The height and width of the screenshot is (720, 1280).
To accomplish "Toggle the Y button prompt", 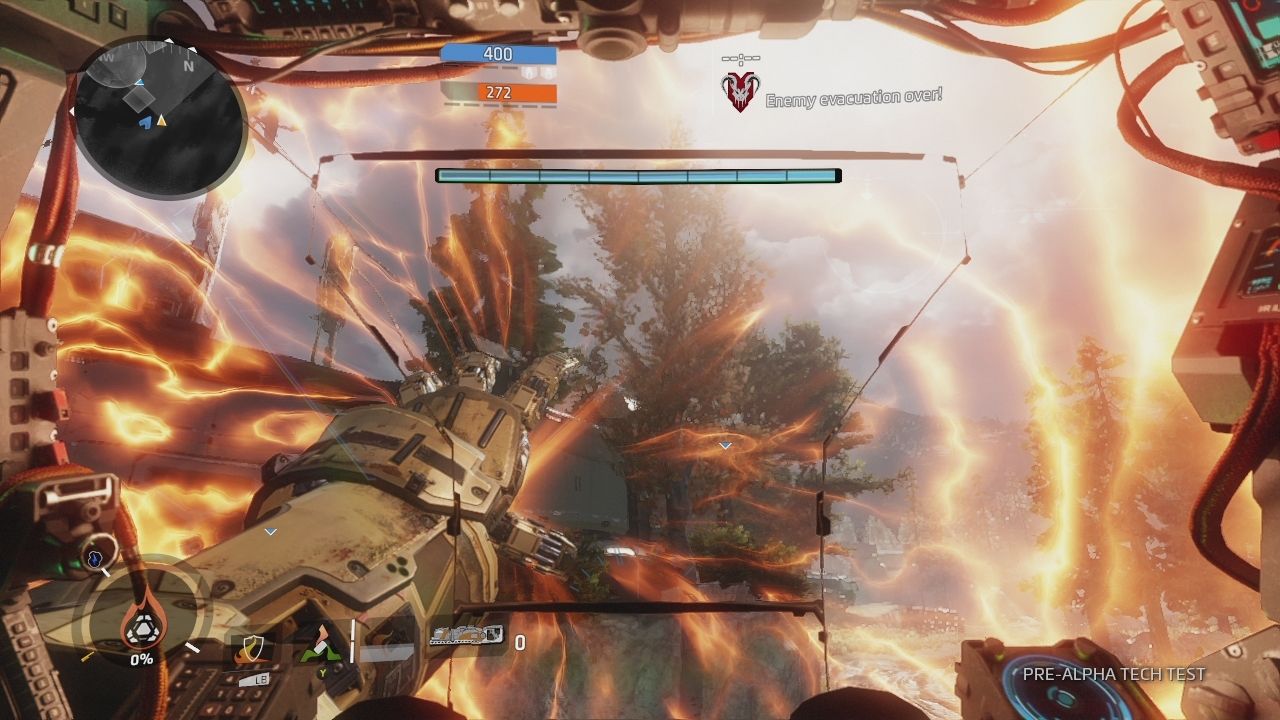I will (x=322, y=673).
